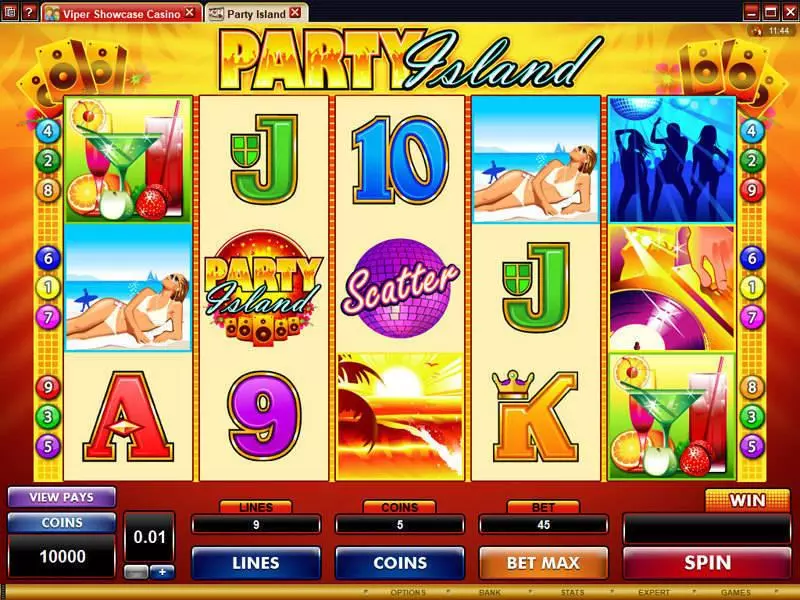Image resolution: width=800 pixels, height=600 pixels.
Task: Decrease coin size with the minus button
Action: tap(138, 572)
